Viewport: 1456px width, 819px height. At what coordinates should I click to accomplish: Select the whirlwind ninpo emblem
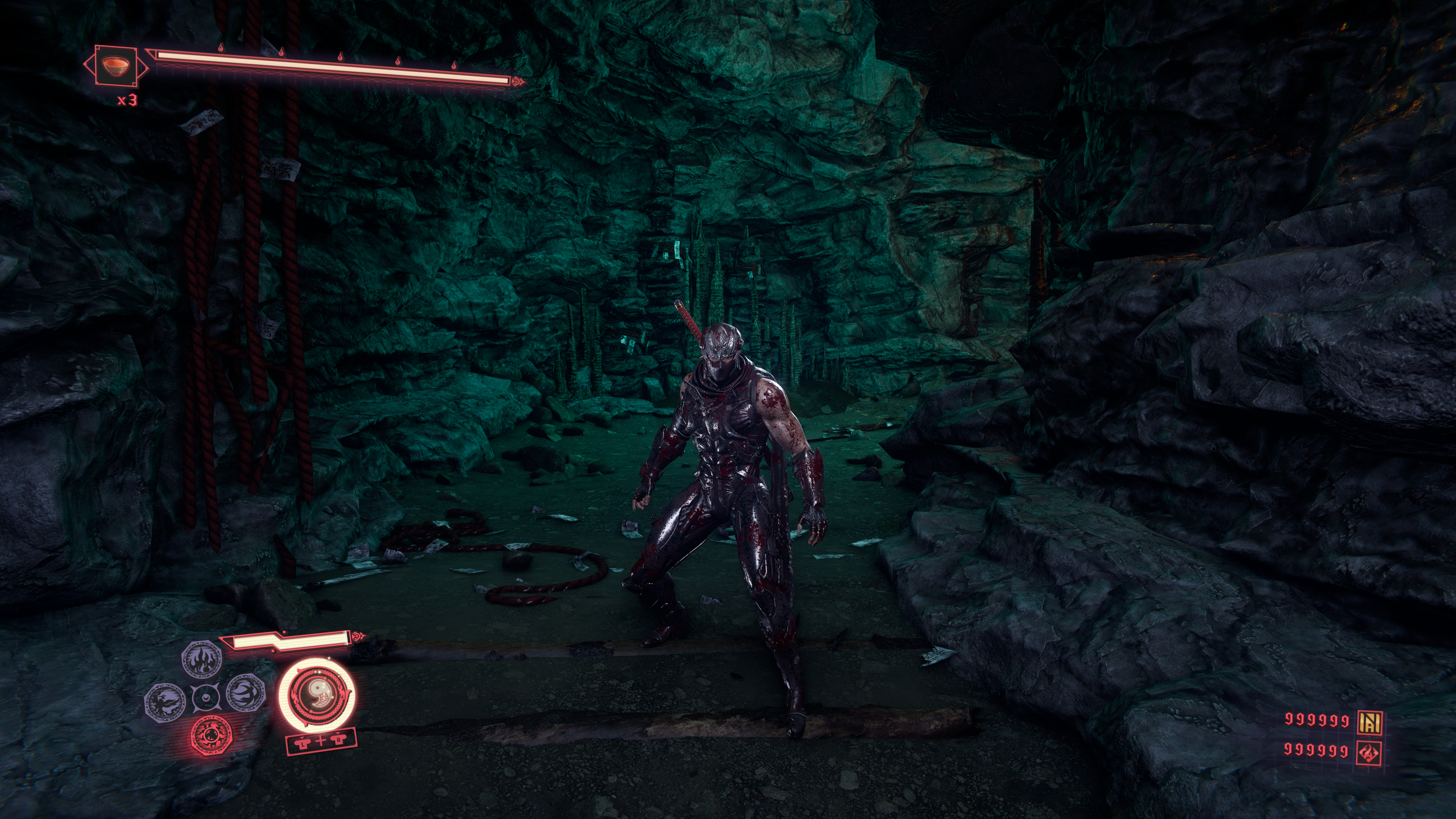[246, 693]
